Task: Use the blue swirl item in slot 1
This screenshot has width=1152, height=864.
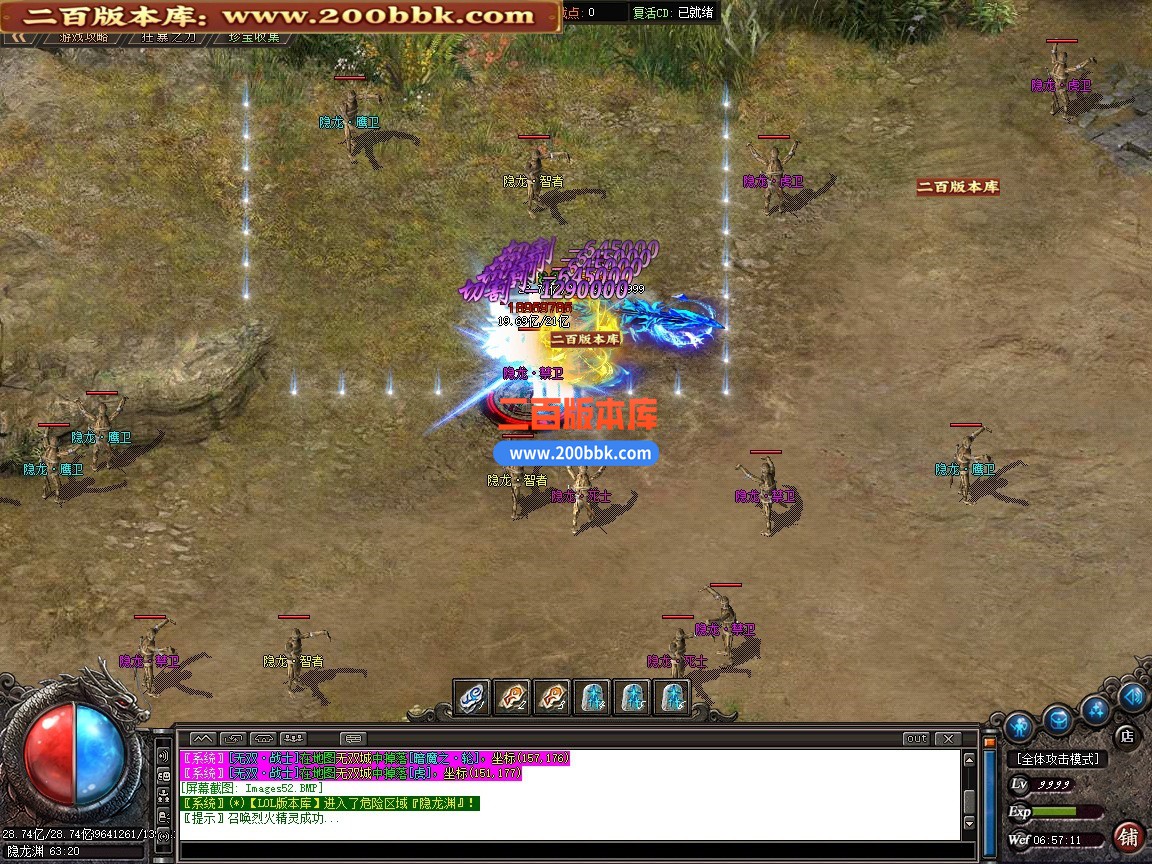Action: click(472, 697)
